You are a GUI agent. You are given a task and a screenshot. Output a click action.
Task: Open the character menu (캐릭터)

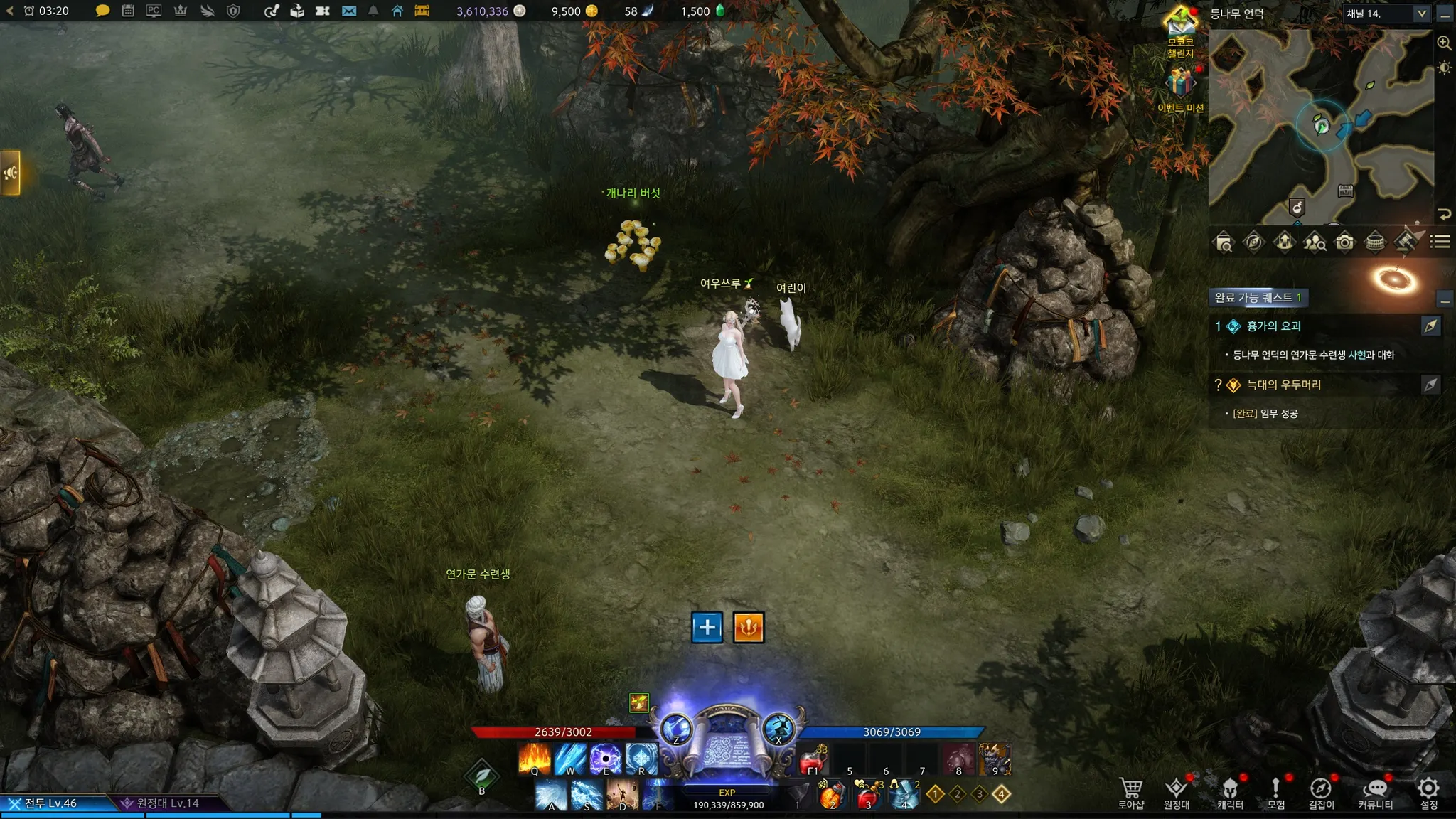point(1230,793)
